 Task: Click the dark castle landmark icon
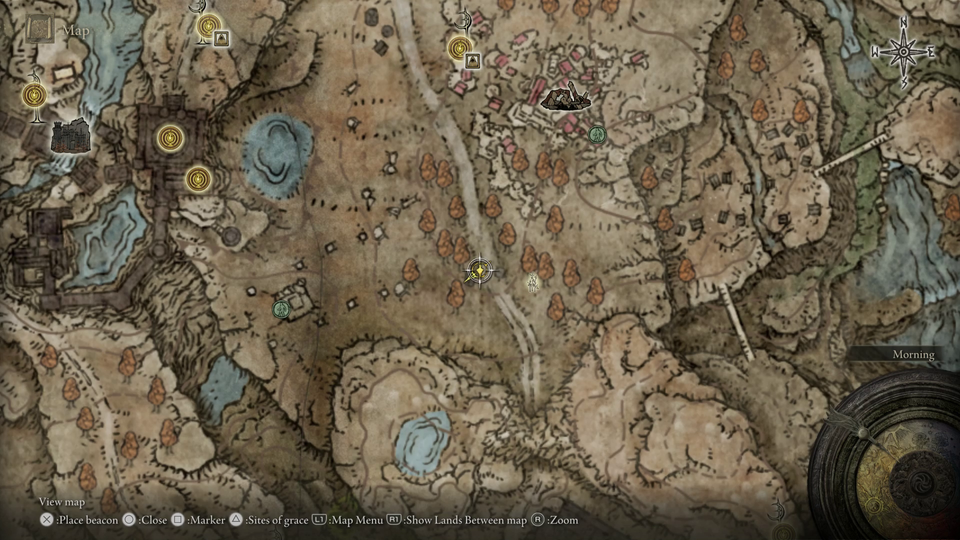(68, 136)
